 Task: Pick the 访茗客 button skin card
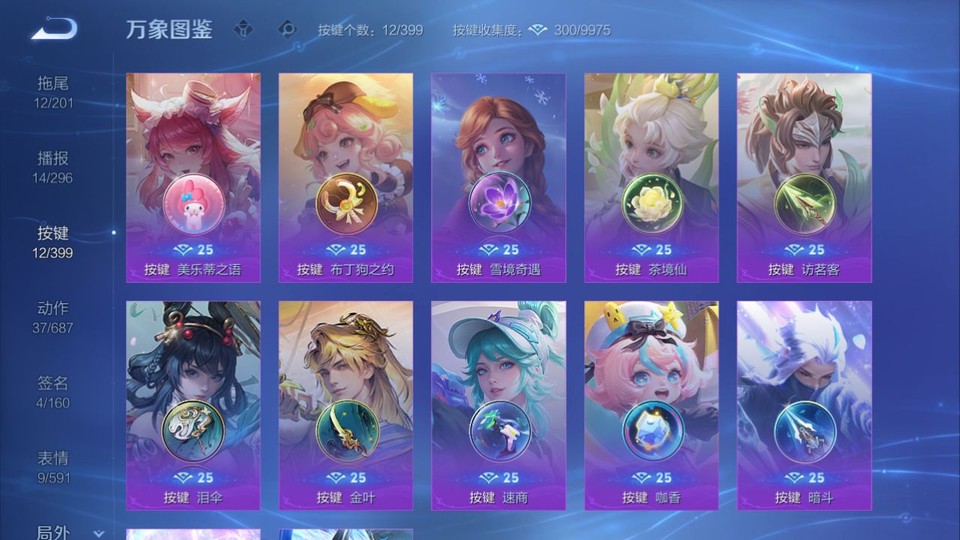804,178
